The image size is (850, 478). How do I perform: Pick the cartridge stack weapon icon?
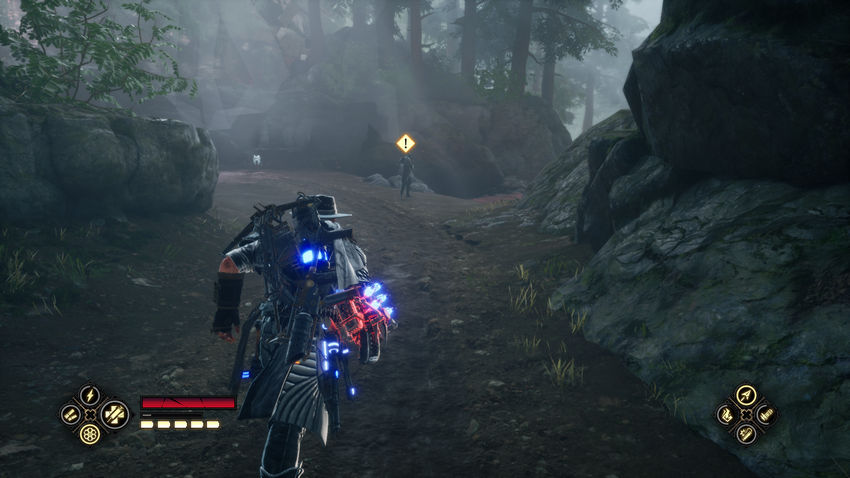pos(766,414)
